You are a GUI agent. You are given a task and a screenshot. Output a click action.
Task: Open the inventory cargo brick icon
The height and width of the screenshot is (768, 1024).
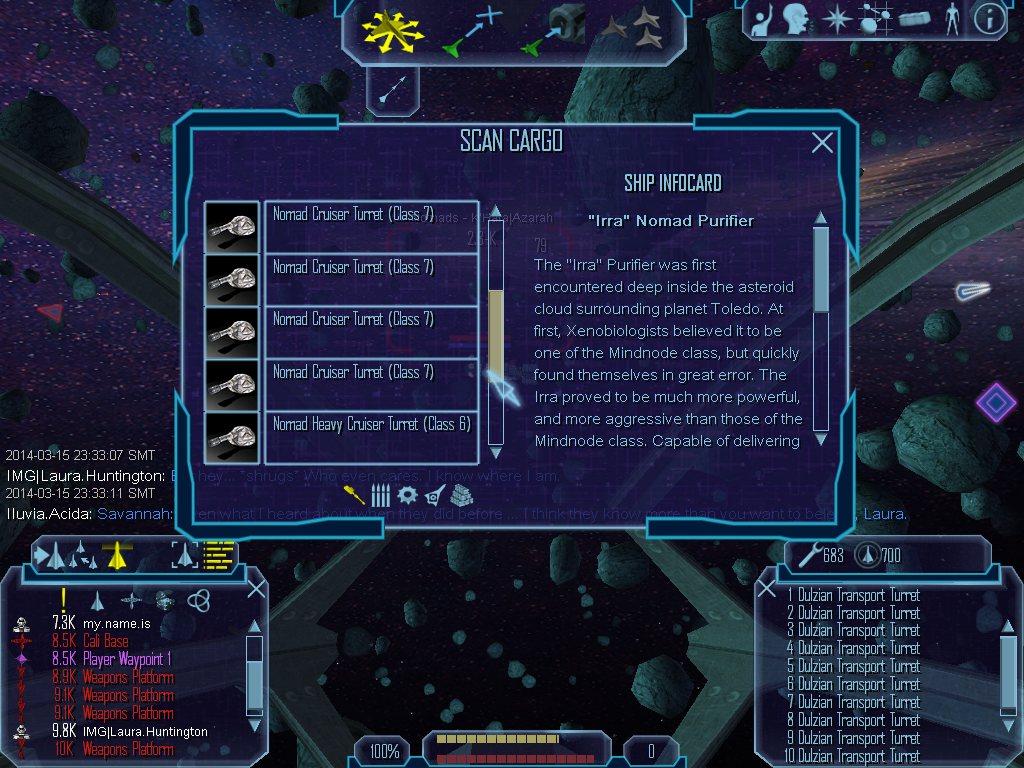(x=914, y=19)
